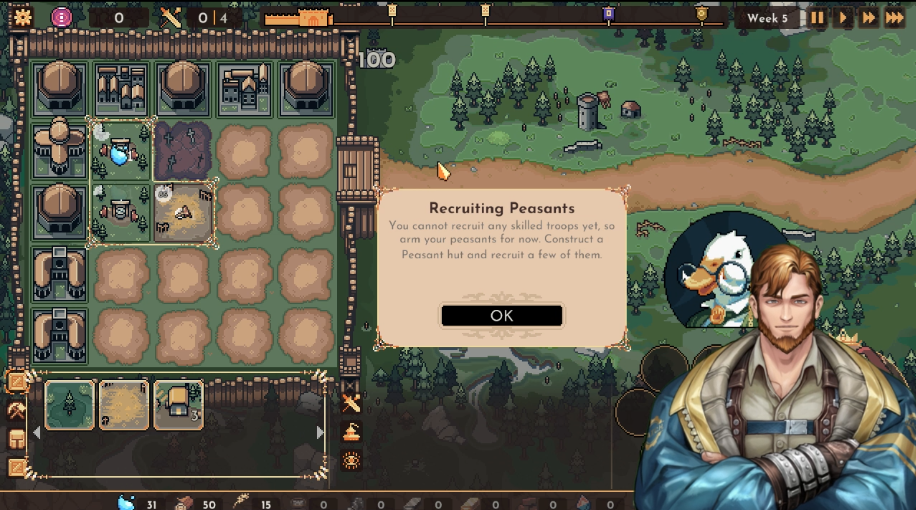916x510 pixels.
Task: Select the pine forest tile card
Action: 70,405
